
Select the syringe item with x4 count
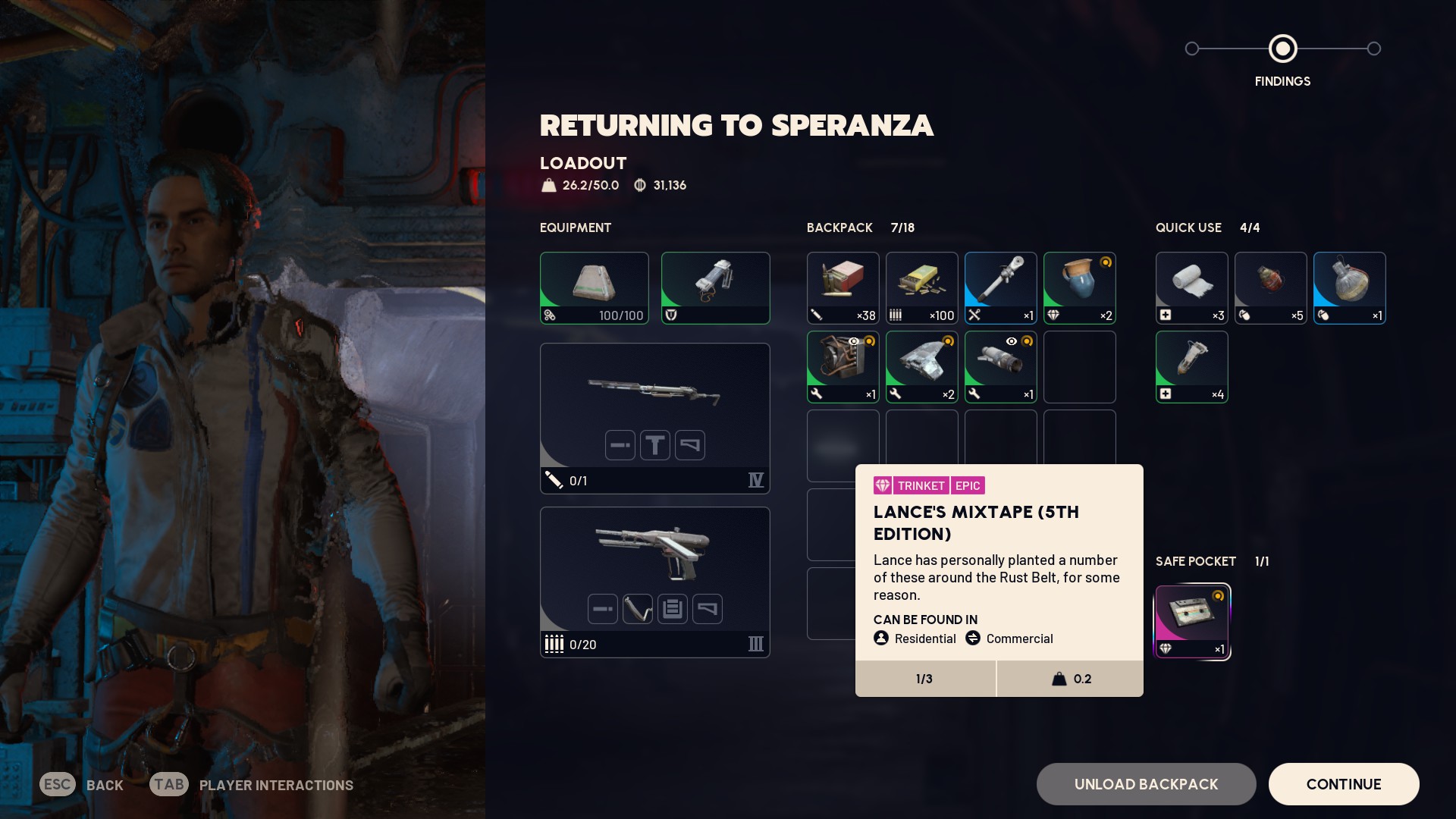pyautogui.click(x=1191, y=367)
